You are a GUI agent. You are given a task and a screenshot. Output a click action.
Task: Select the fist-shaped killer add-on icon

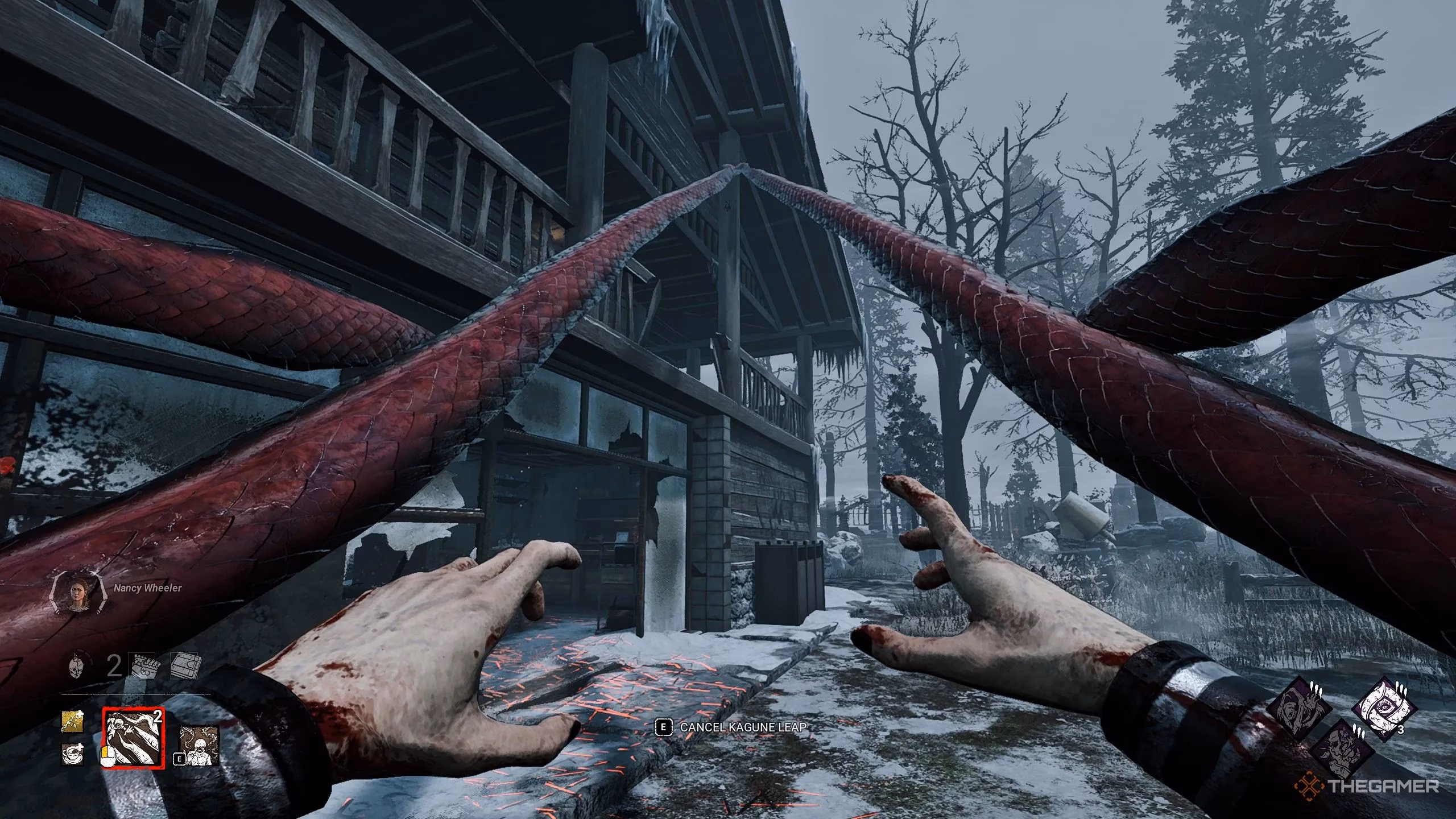tap(143, 667)
